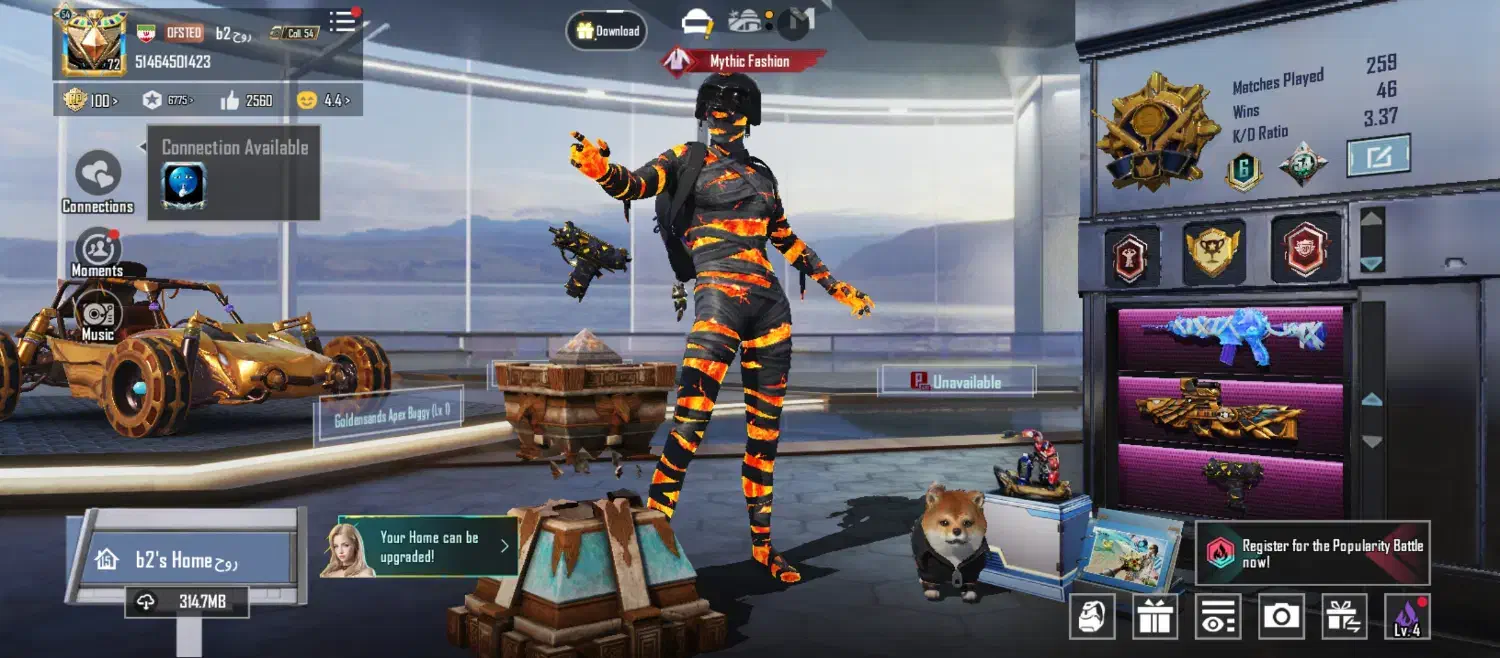Open the Lv.4 purple flame icon
This screenshot has width=1500, height=658.
[x=1406, y=616]
